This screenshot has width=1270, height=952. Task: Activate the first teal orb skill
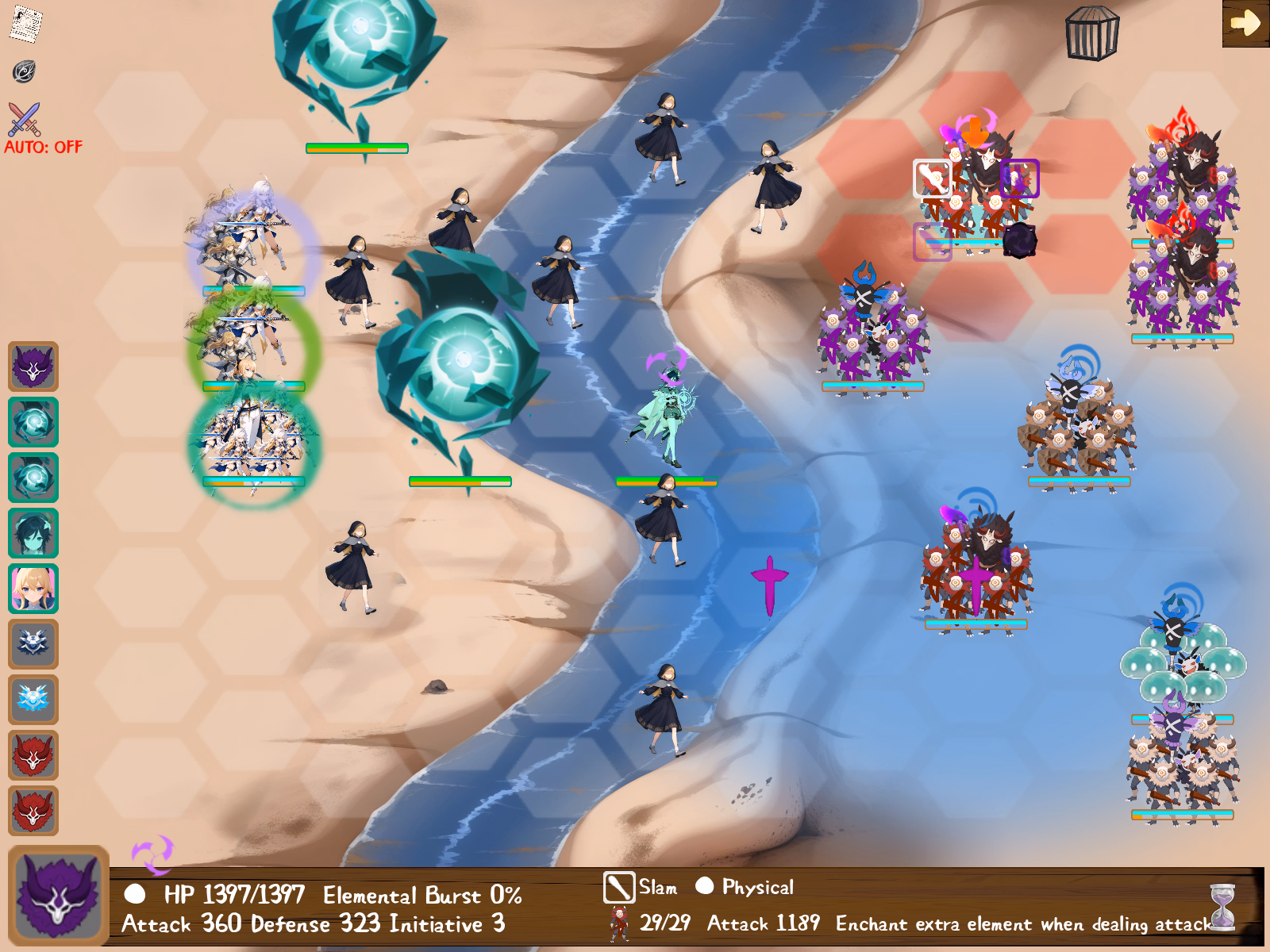point(33,423)
